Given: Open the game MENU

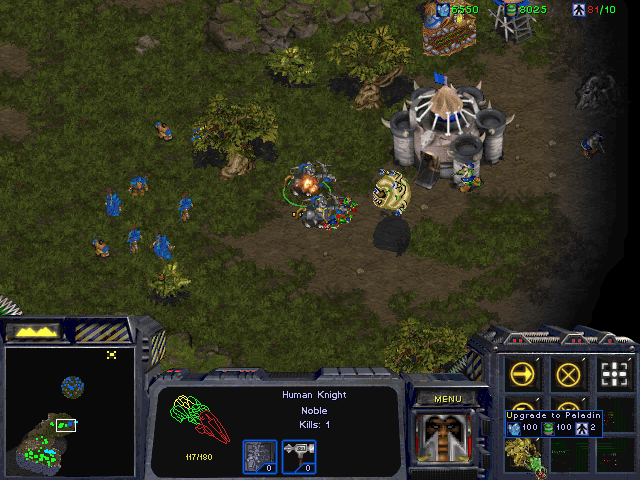Looking at the screenshot, I should coord(446,399).
